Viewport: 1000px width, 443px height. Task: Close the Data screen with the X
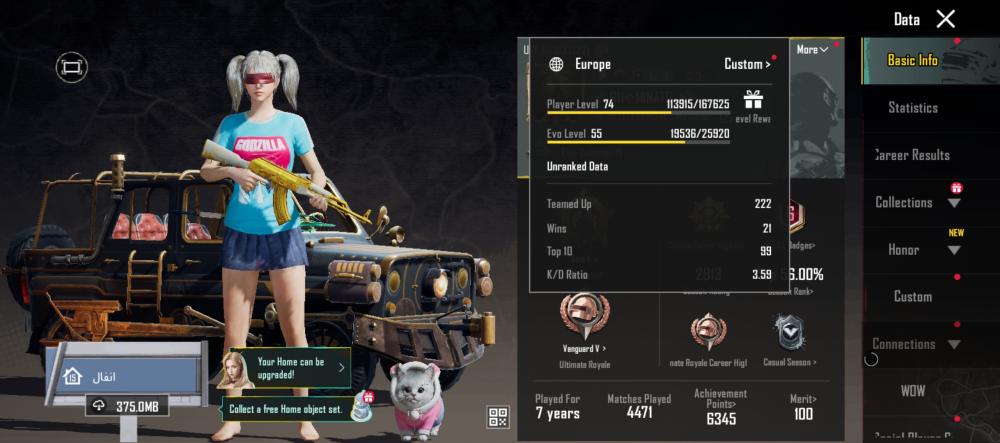click(x=945, y=19)
